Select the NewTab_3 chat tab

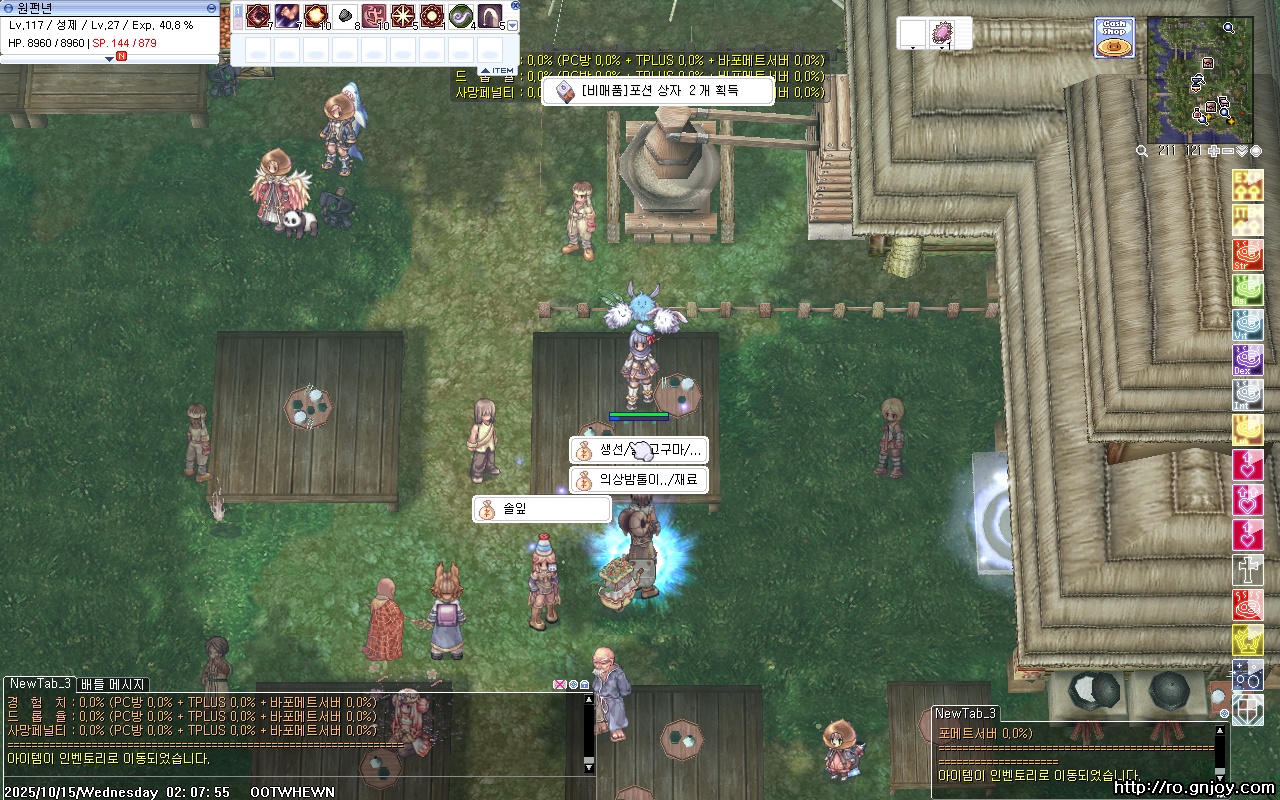40,683
